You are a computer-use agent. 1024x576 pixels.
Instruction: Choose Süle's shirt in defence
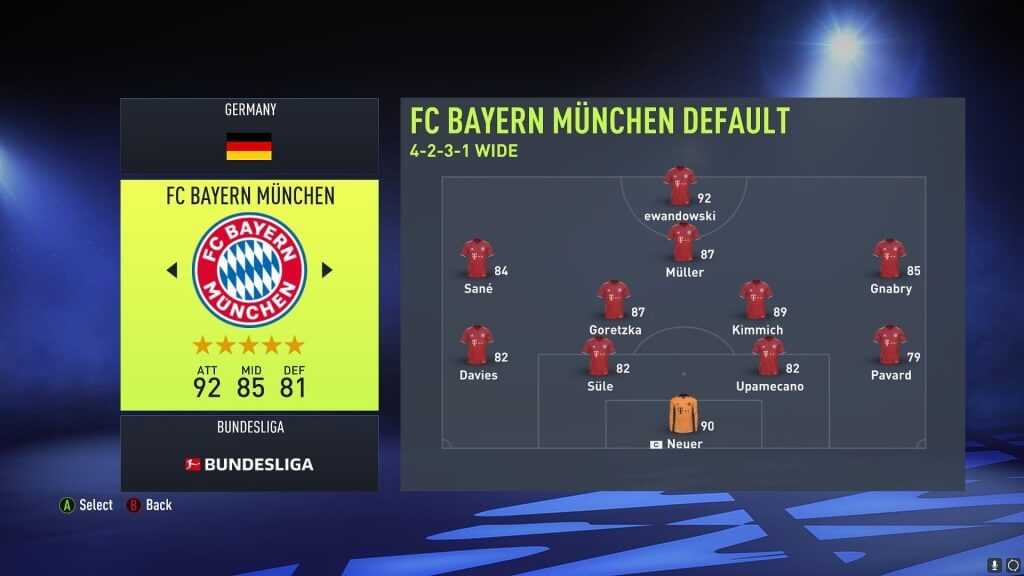coord(598,356)
